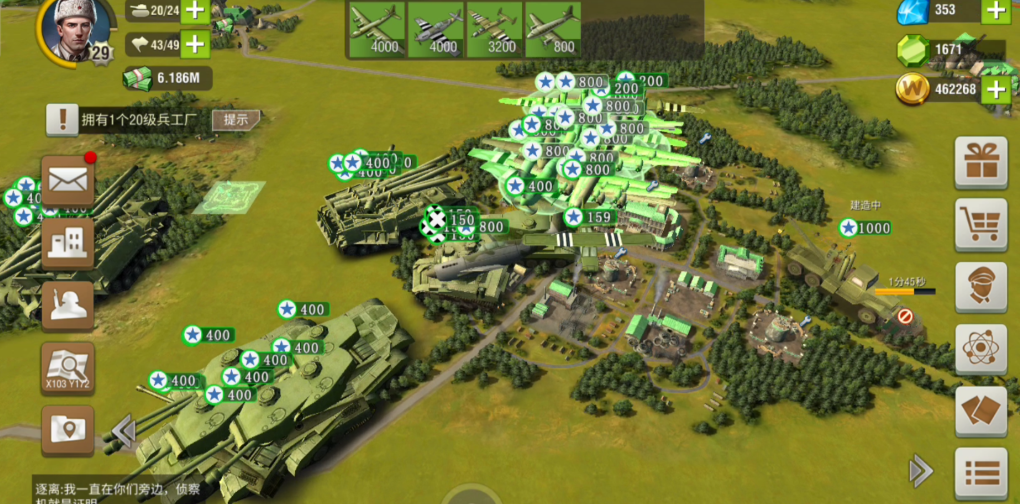Open the soldier troops menu

click(x=68, y=305)
